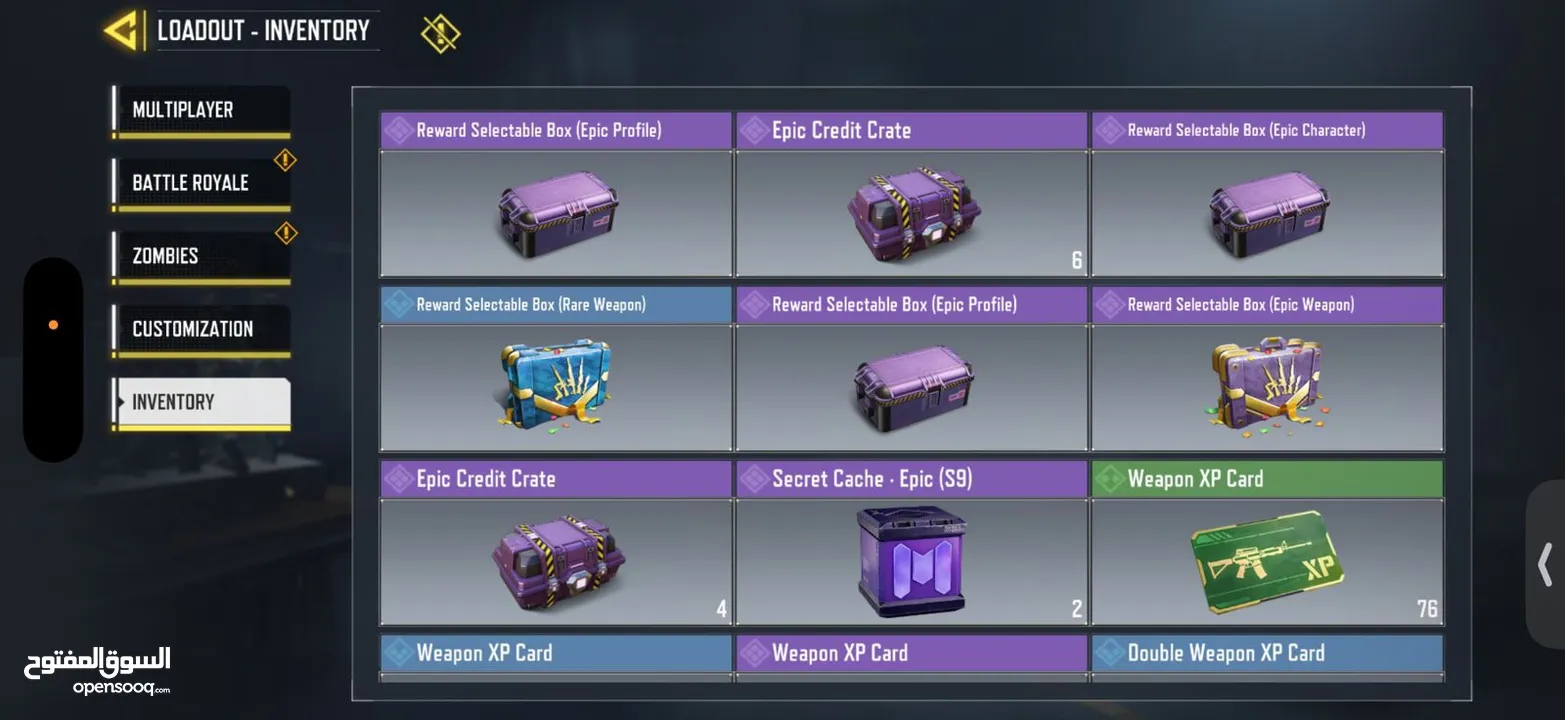Click the warning badge on Battle Royale

coord(284,158)
